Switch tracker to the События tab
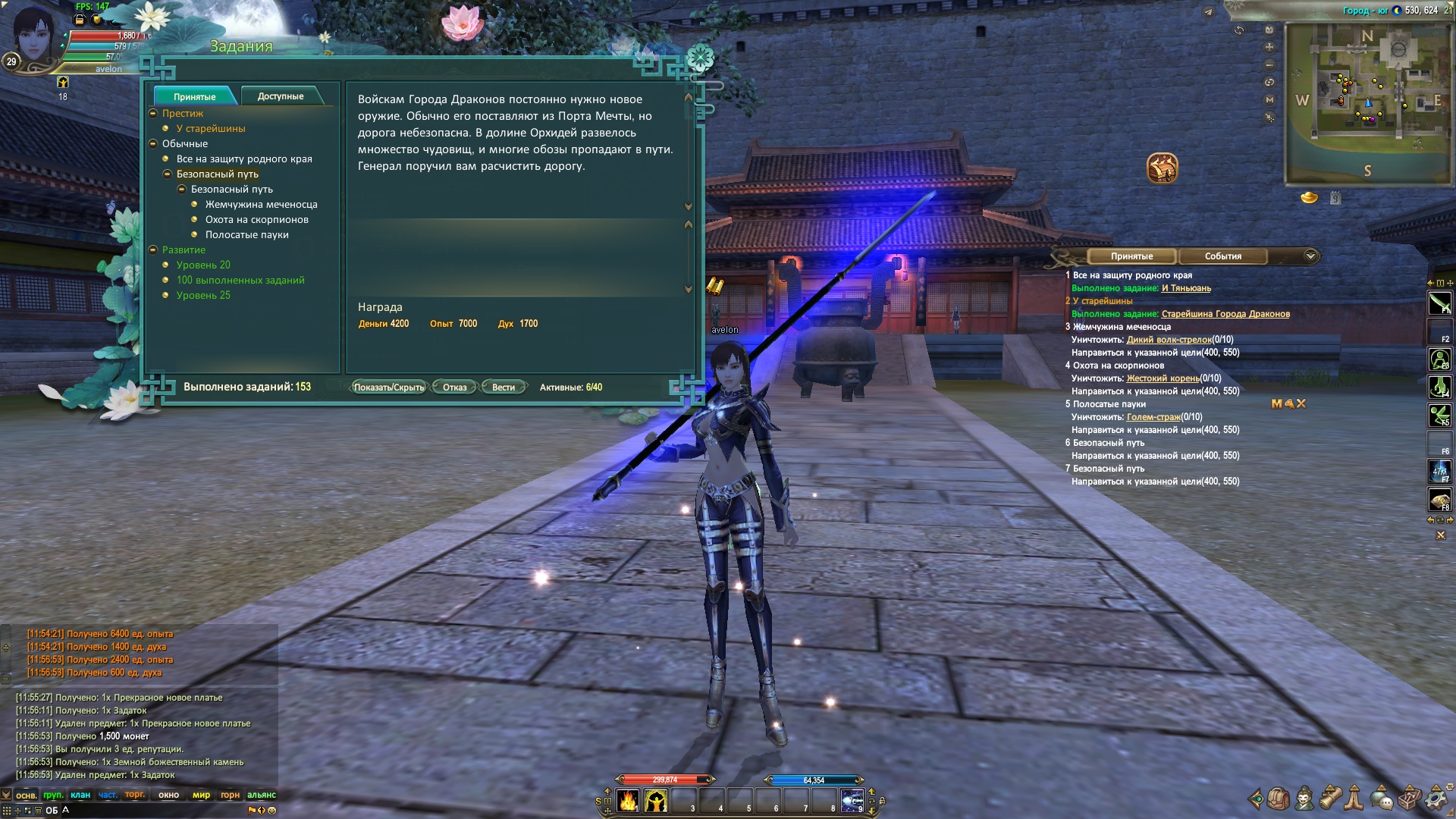The width and height of the screenshot is (1456, 819). coord(1222,256)
